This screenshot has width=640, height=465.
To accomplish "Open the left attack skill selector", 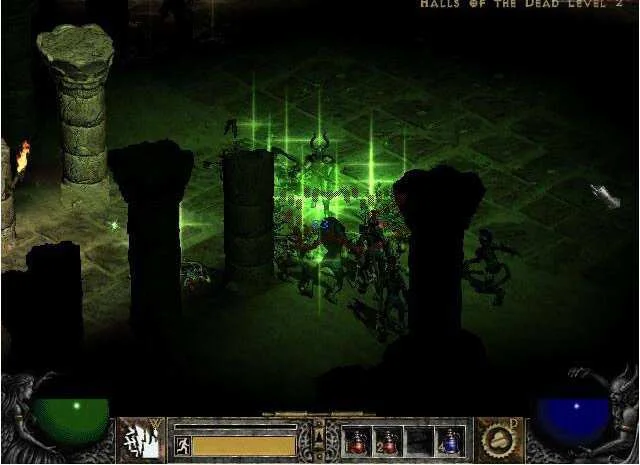I will point(141,440).
